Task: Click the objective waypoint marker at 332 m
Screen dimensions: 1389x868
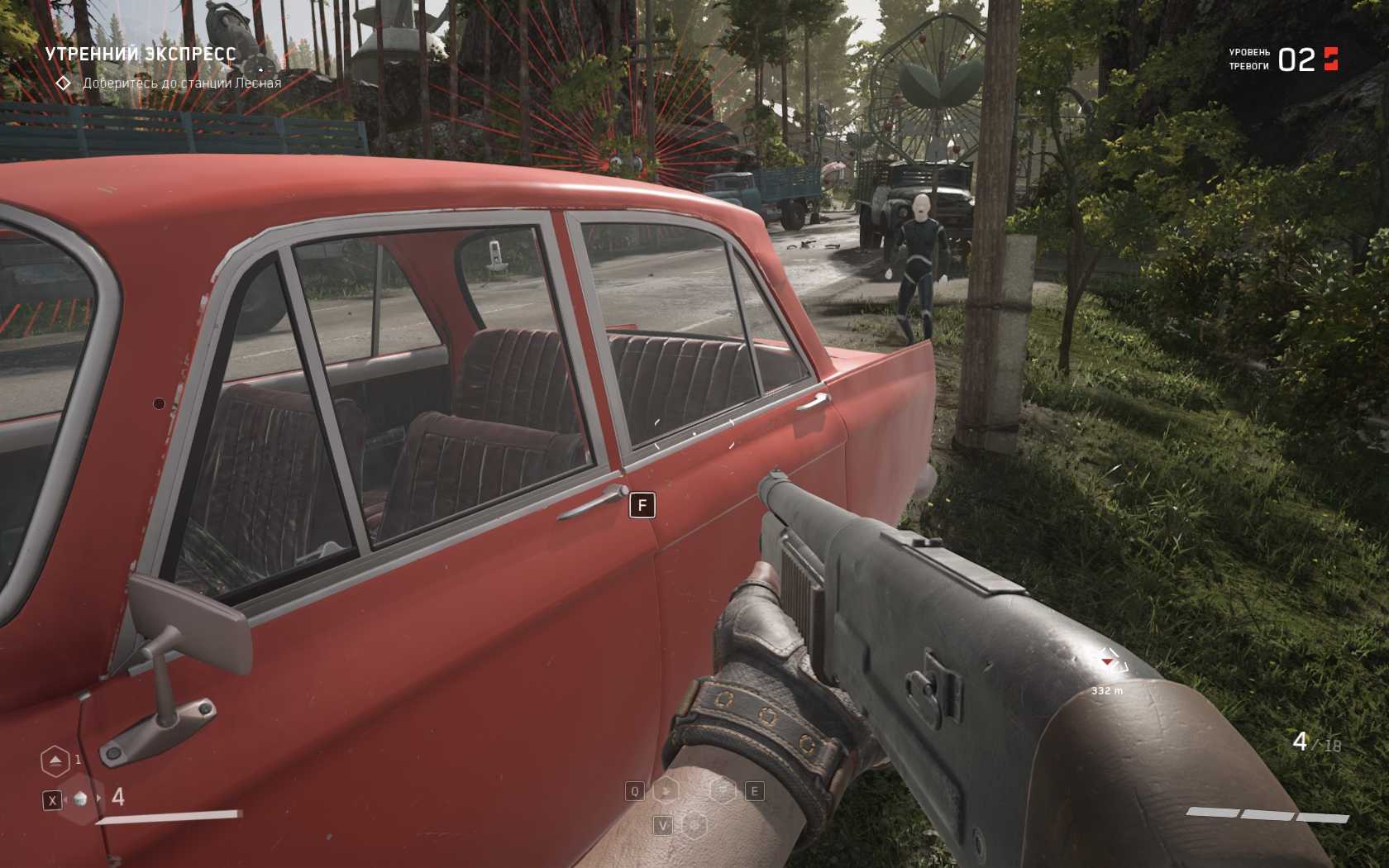Action: click(1108, 662)
